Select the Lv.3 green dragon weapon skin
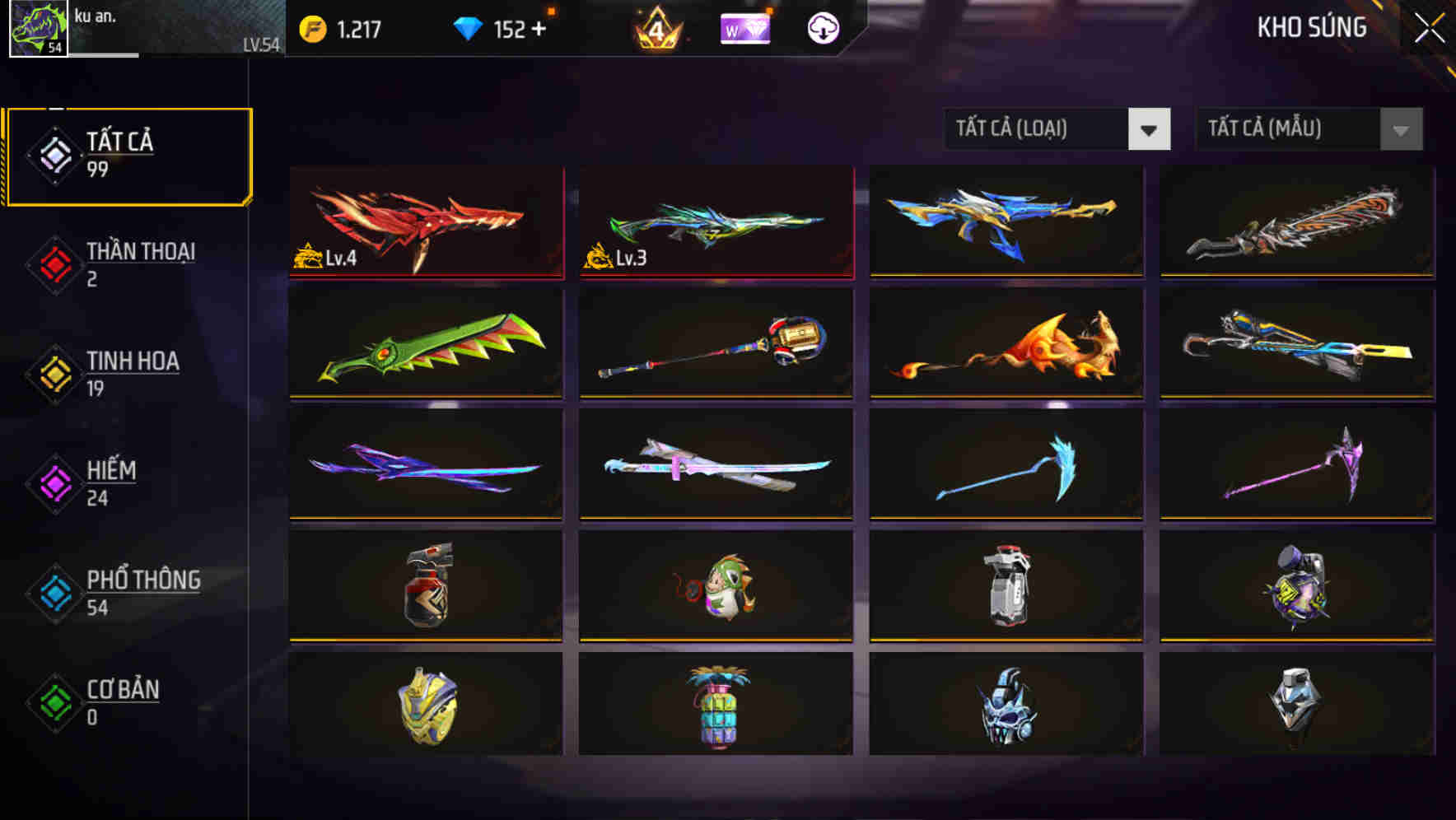 pos(715,222)
